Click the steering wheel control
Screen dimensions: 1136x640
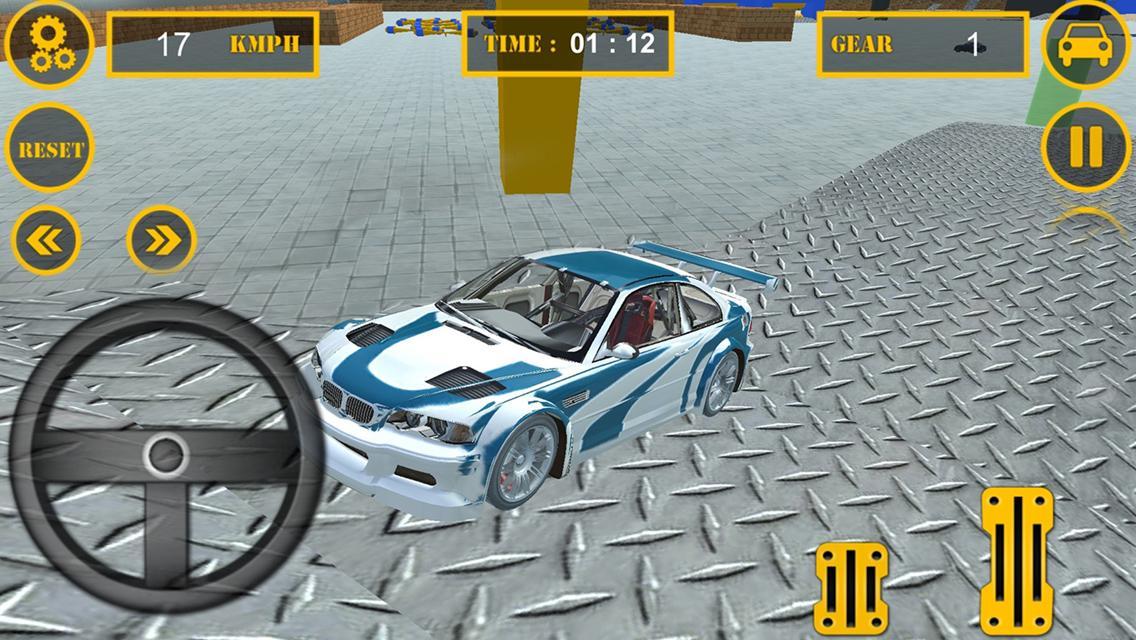click(165, 456)
